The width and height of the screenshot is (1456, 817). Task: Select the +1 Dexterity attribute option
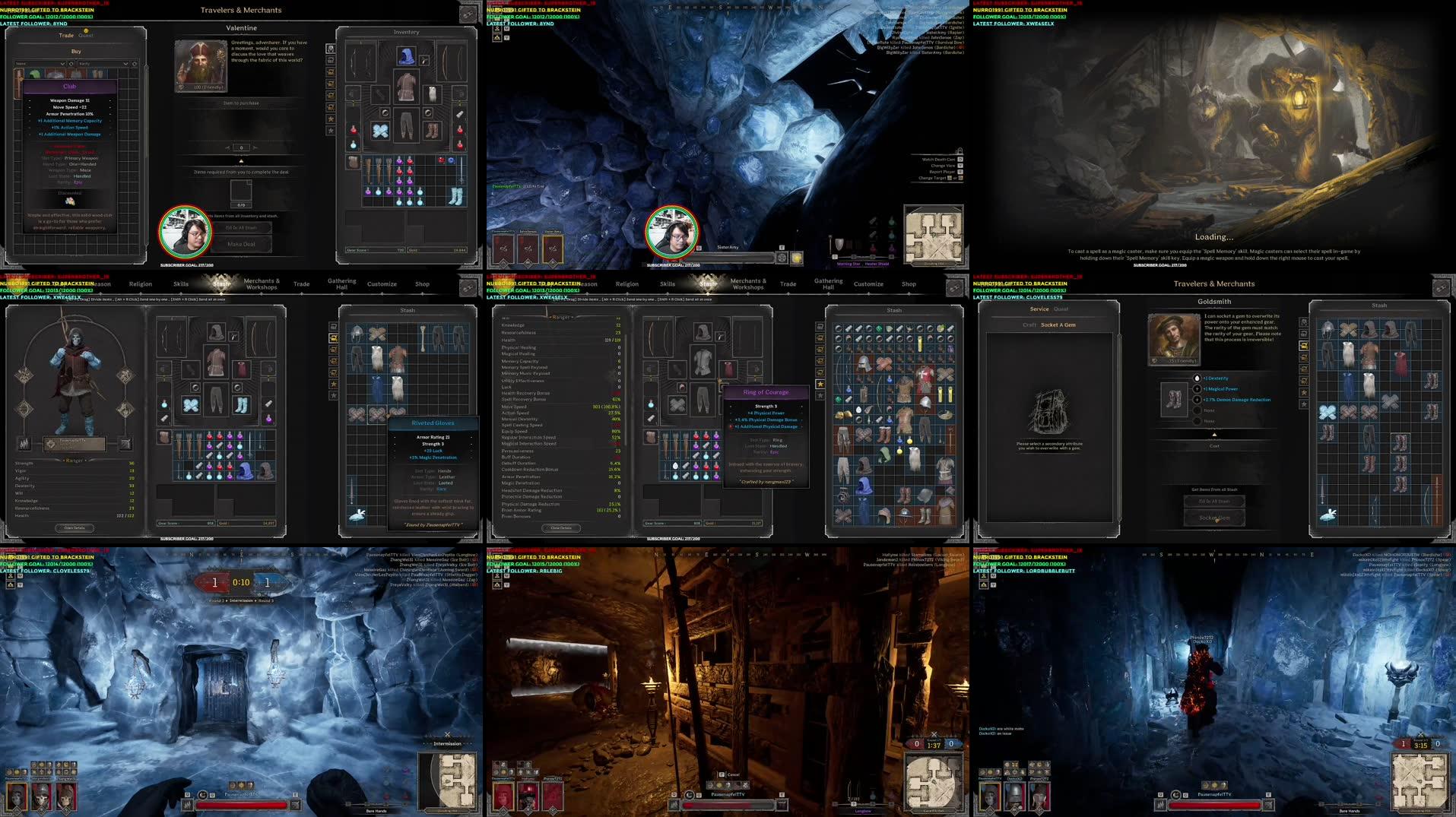point(1197,378)
